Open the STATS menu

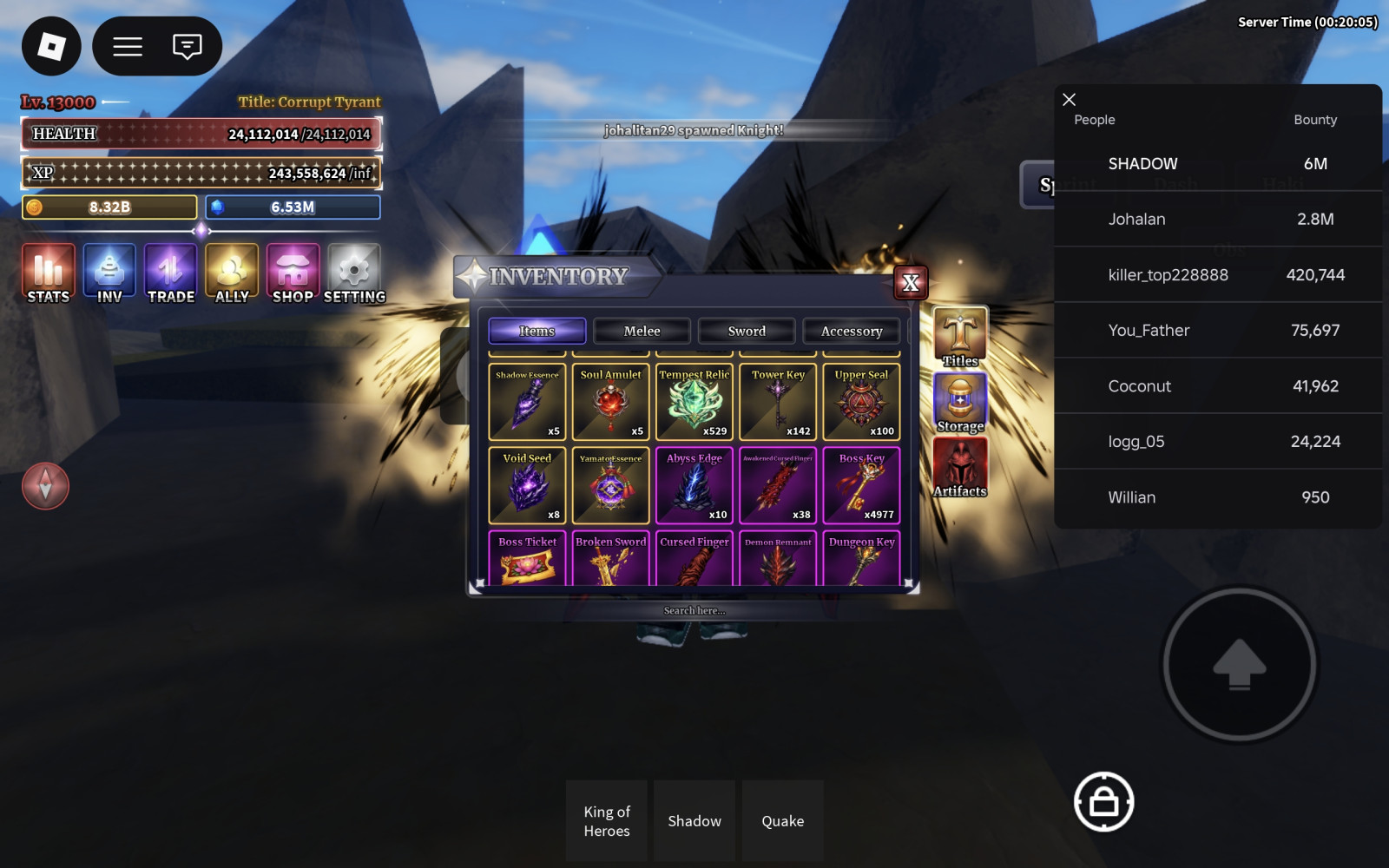tap(49, 273)
